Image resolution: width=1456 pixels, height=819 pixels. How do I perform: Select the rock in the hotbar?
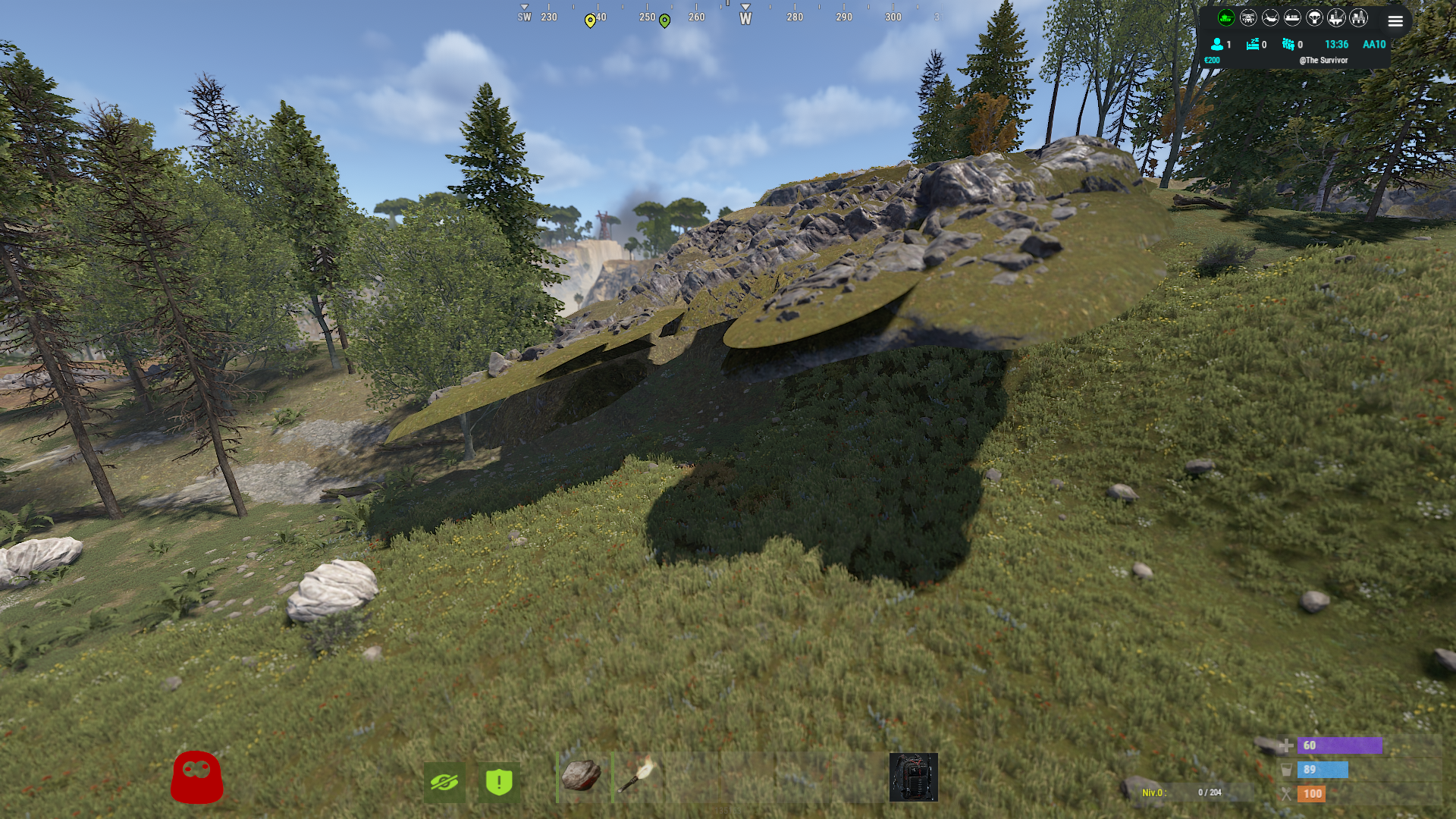582,777
